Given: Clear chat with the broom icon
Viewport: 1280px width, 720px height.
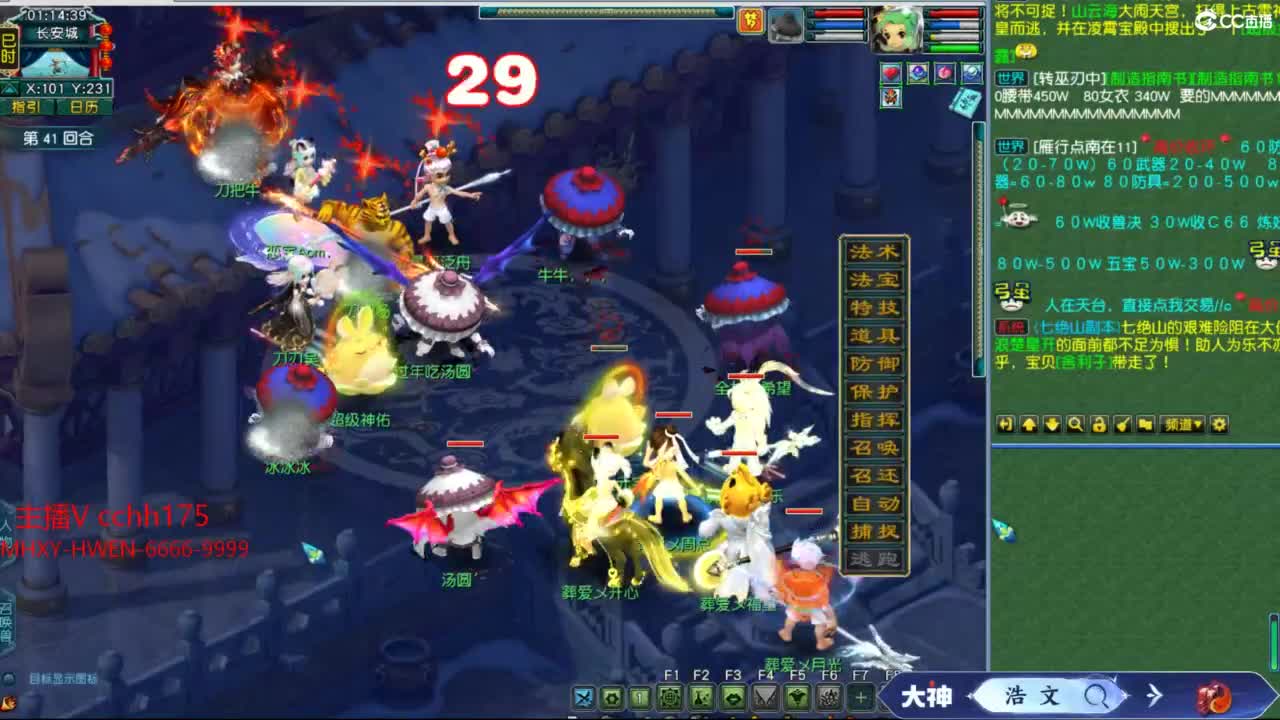Looking at the screenshot, I should 1122,425.
